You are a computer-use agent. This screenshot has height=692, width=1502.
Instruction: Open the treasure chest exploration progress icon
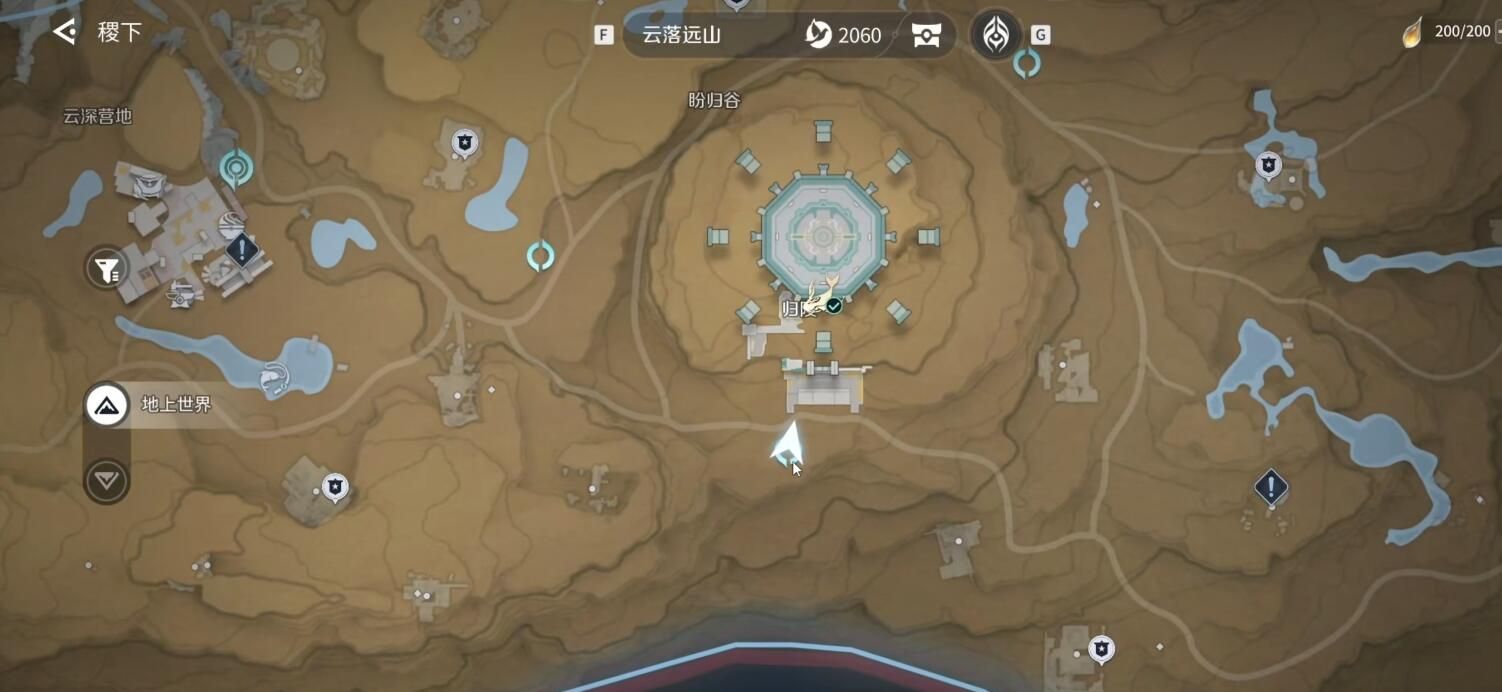coord(927,36)
